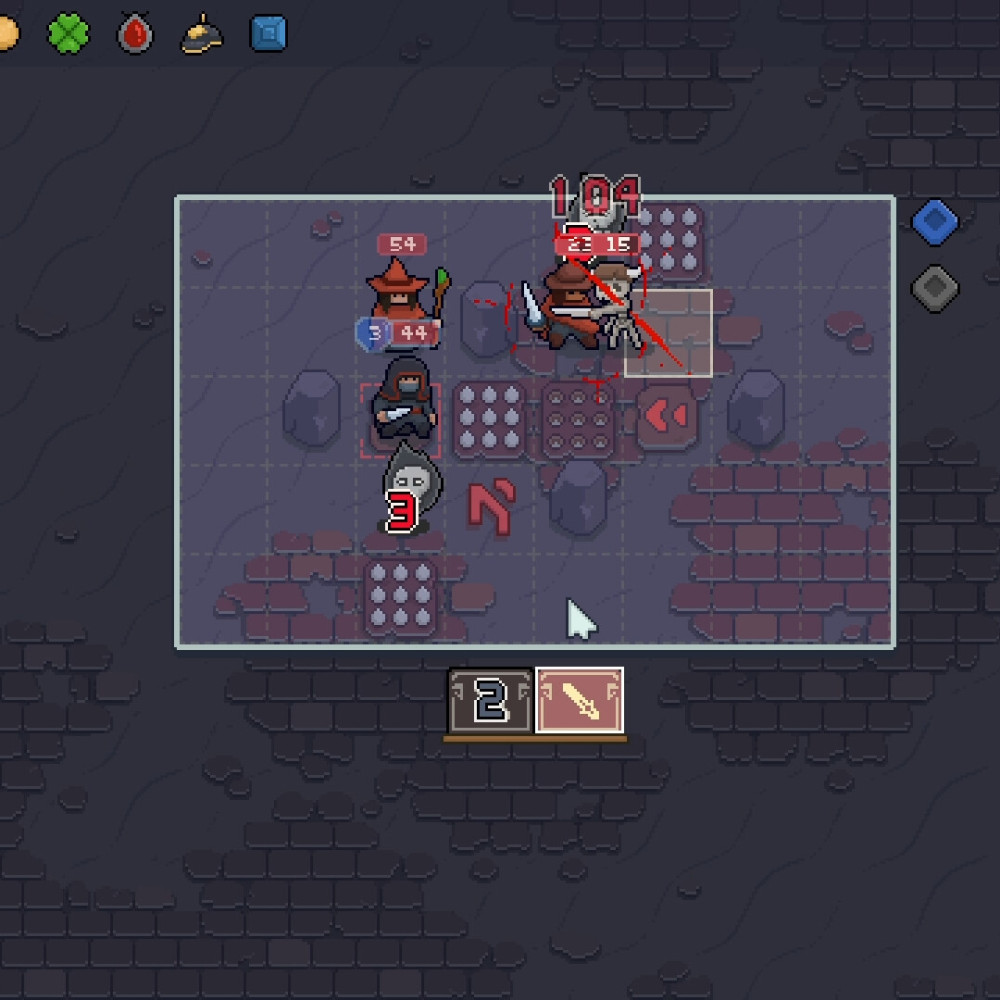
Task: Select the sword attack card
Action: tap(580, 700)
